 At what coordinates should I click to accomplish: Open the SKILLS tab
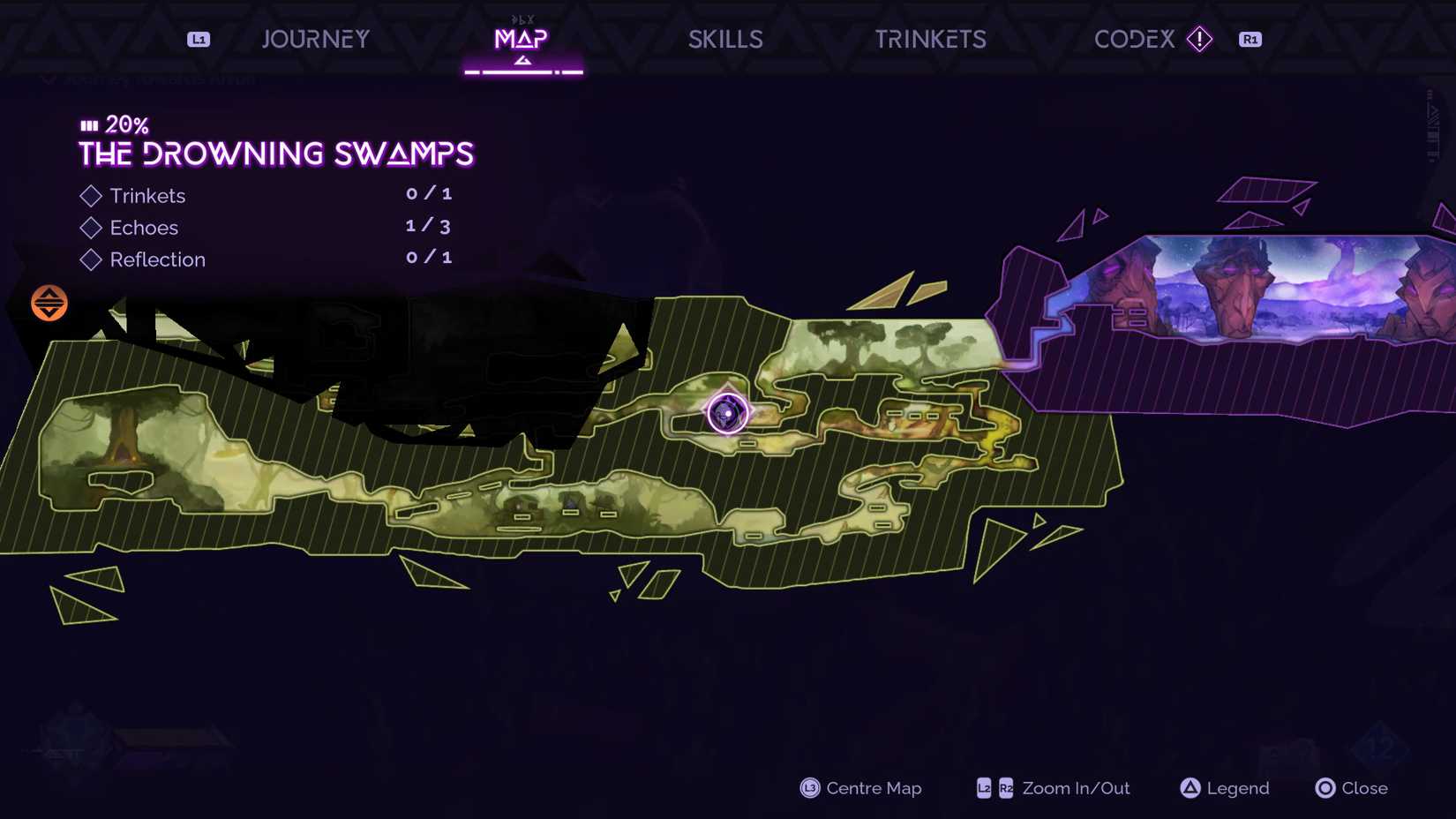click(x=725, y=39)
